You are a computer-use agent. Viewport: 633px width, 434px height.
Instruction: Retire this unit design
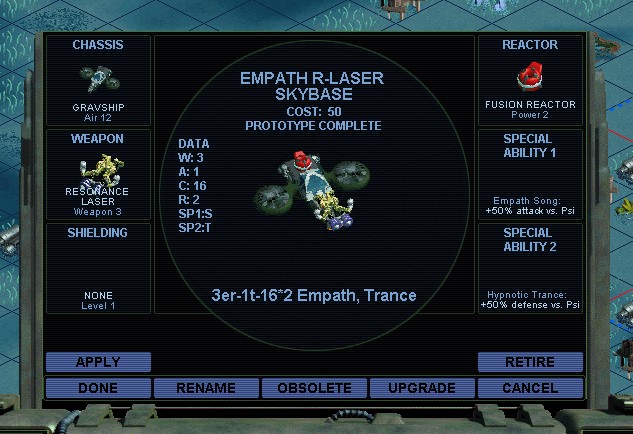[530, 362]
